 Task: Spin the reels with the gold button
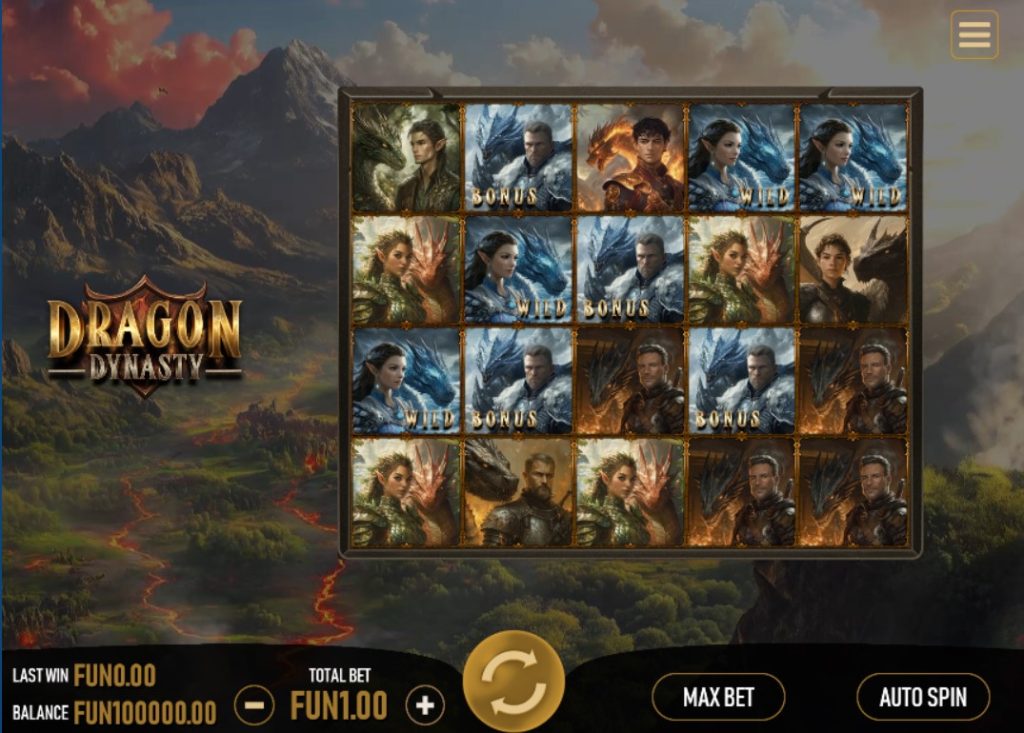tap(513, 683)
